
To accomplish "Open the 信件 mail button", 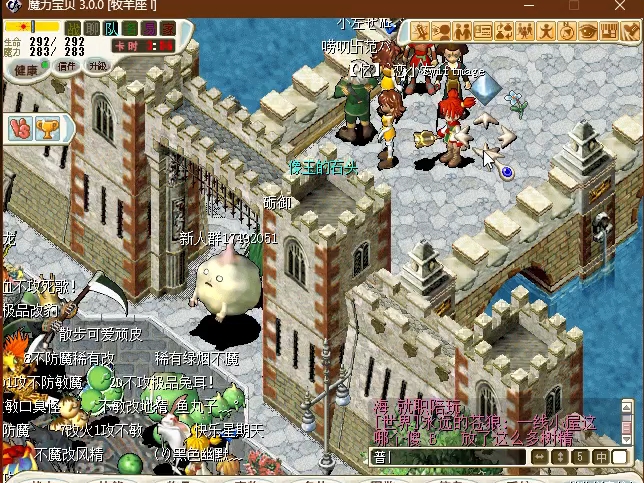I will (x=66, y=67).
